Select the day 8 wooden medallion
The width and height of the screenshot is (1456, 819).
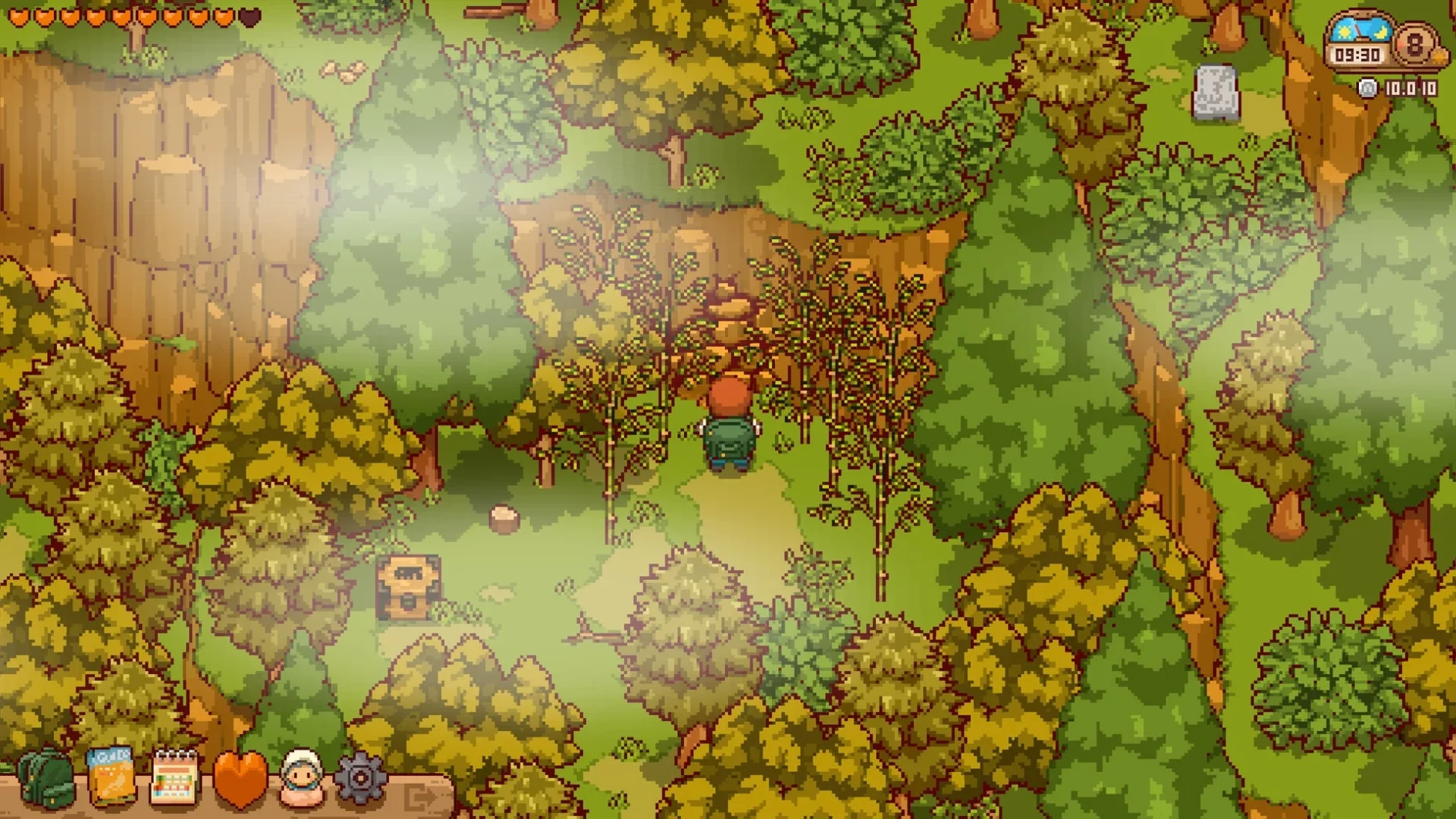click(x=1414, y=45)
